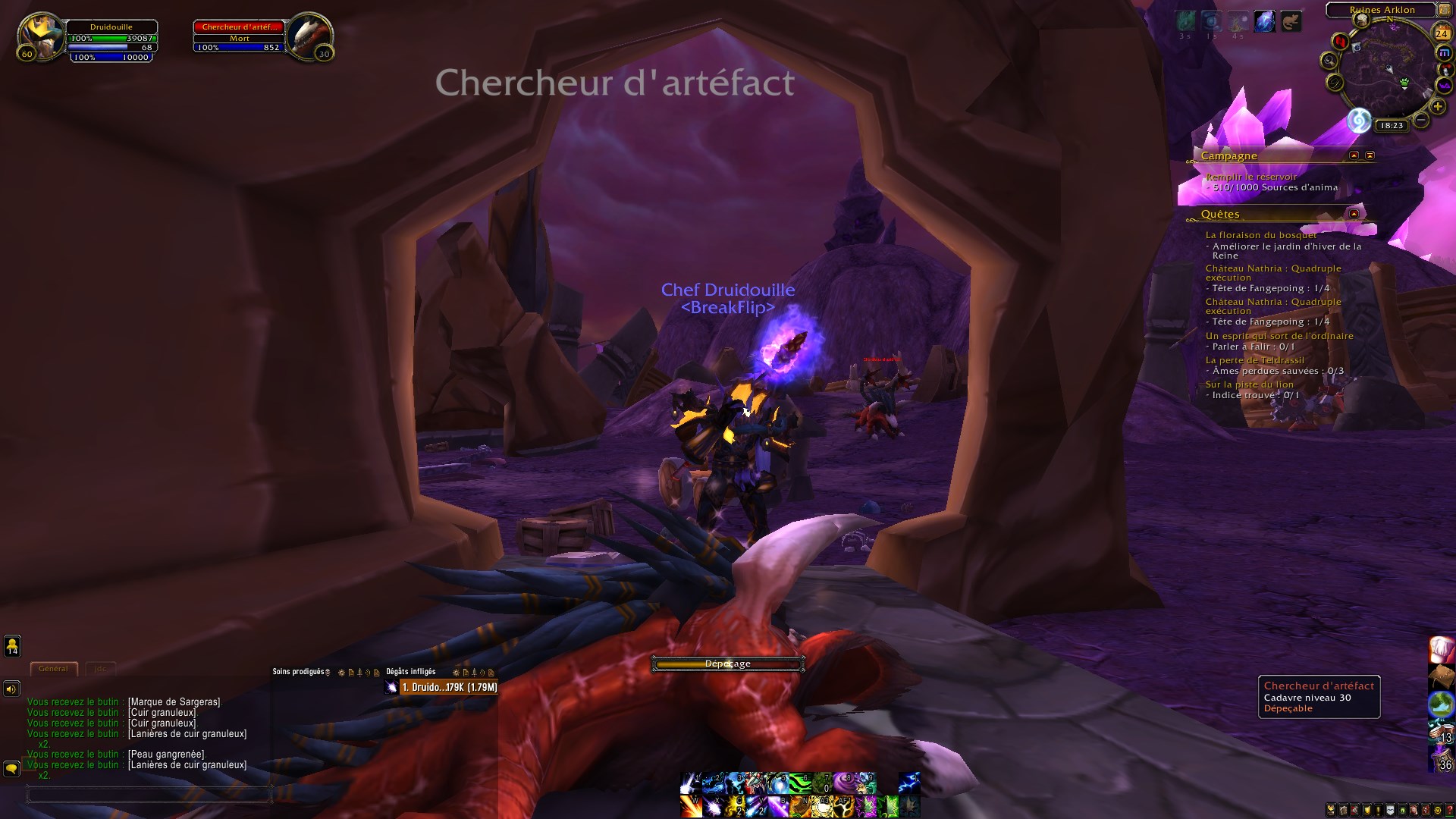Click the Dépeçage cast progress bar
This screenshot has width=1456, height=819.
tap(728, 663)
